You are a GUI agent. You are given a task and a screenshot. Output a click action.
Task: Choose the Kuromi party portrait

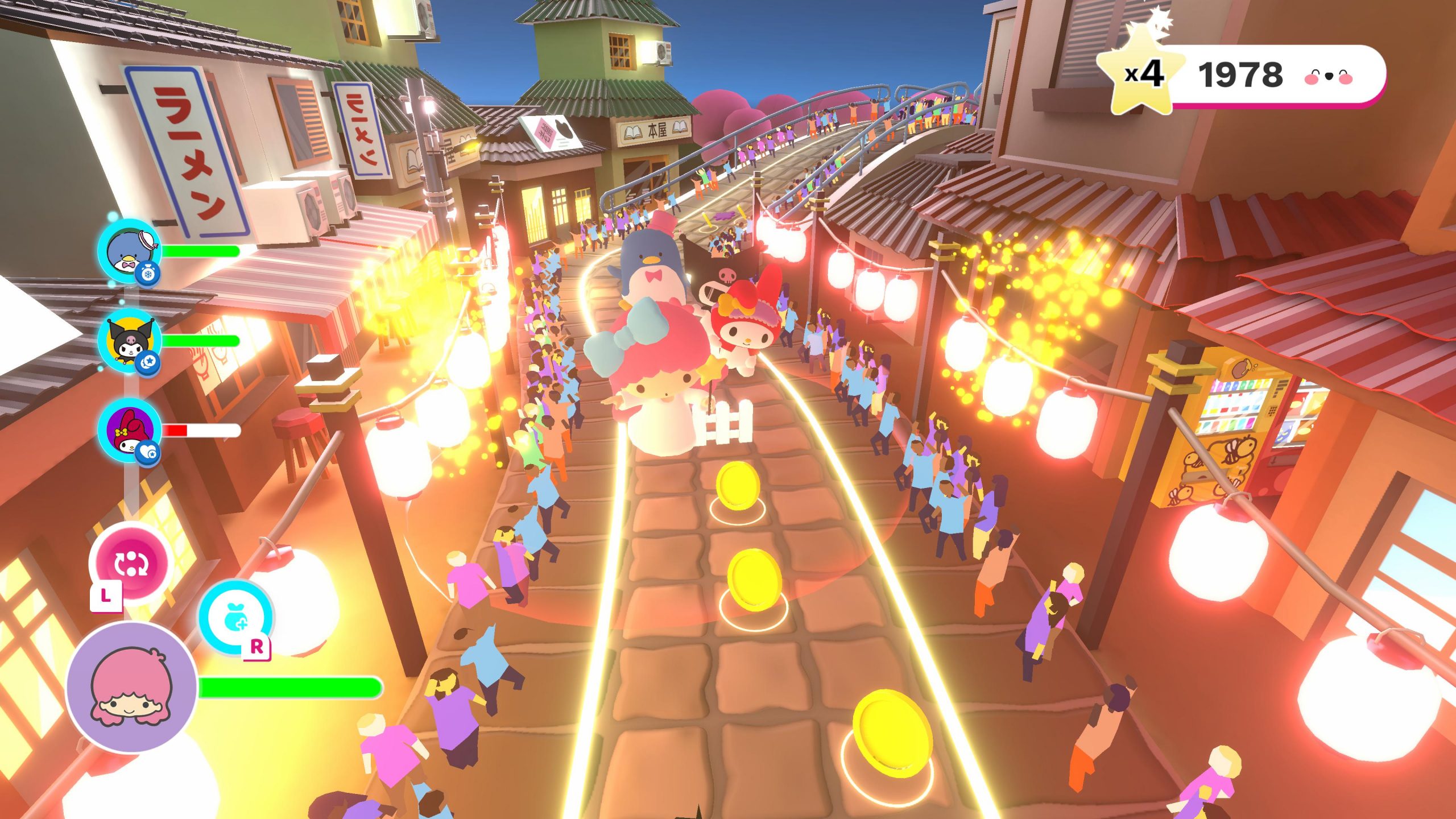(x=129, y=341)
